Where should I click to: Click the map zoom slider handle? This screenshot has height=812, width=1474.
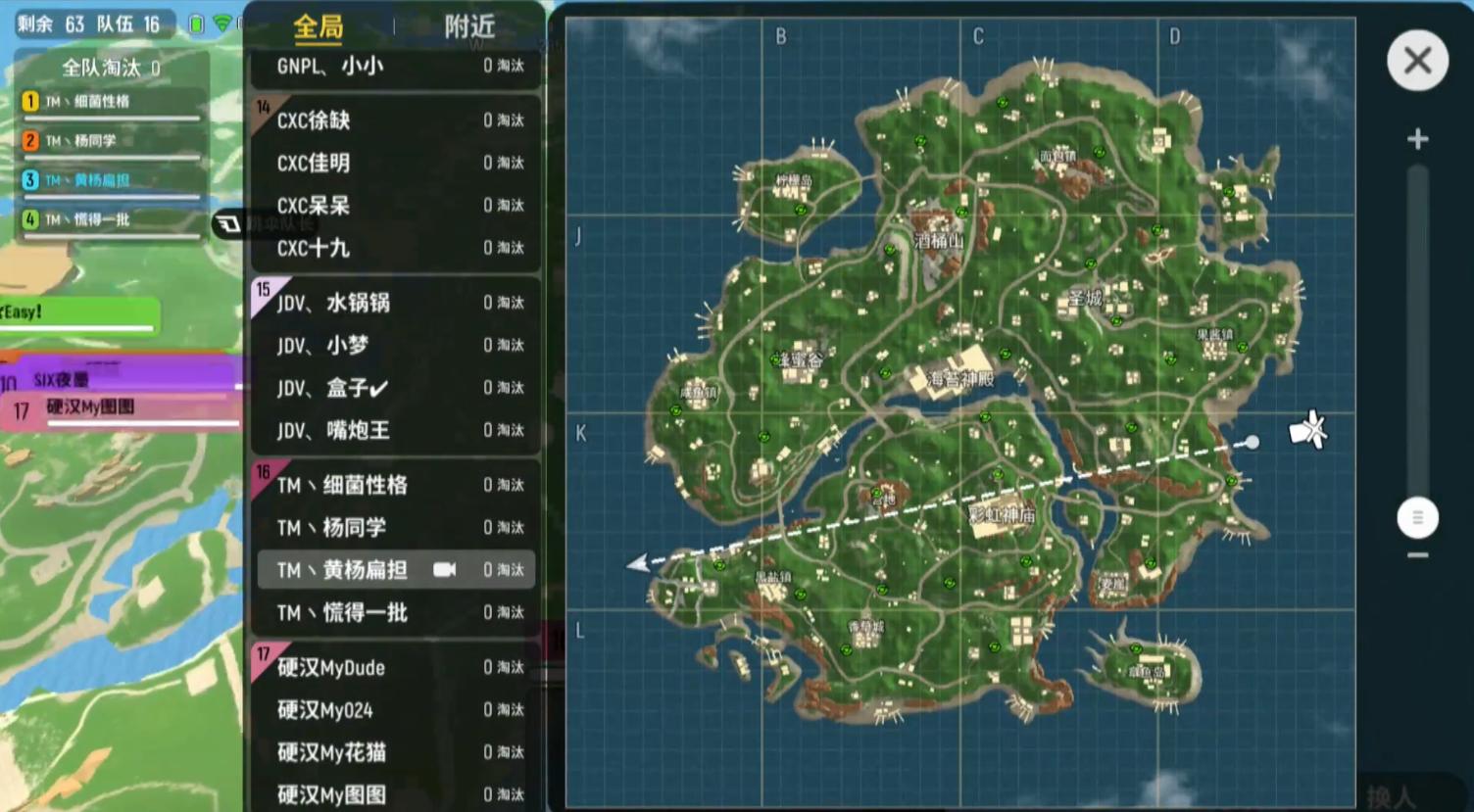click(x=1417, y=516)
